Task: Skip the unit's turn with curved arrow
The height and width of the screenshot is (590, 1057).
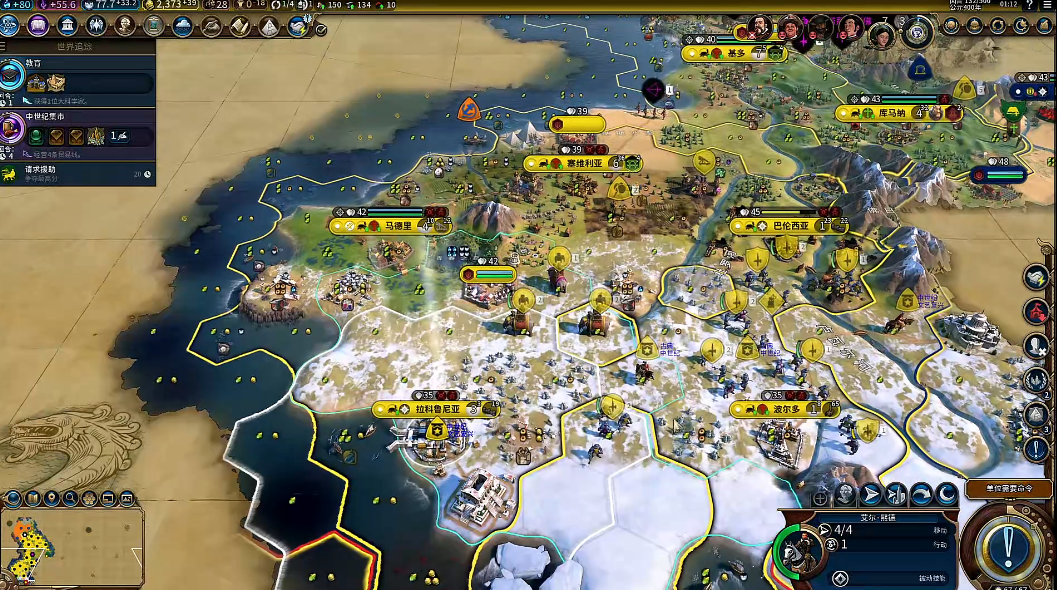Action: [x=920, y=494]
